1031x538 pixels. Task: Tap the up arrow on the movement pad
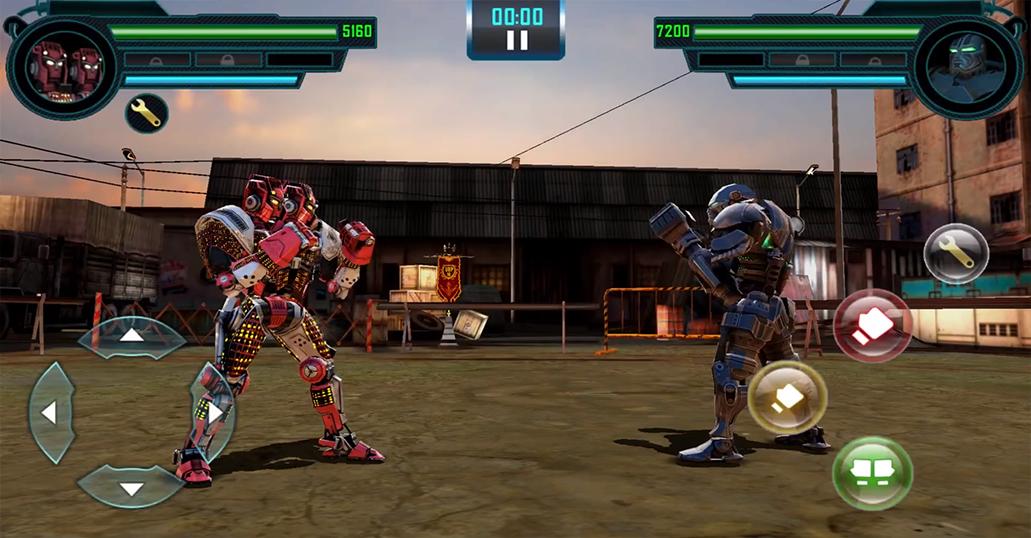(x=132, y=336)
